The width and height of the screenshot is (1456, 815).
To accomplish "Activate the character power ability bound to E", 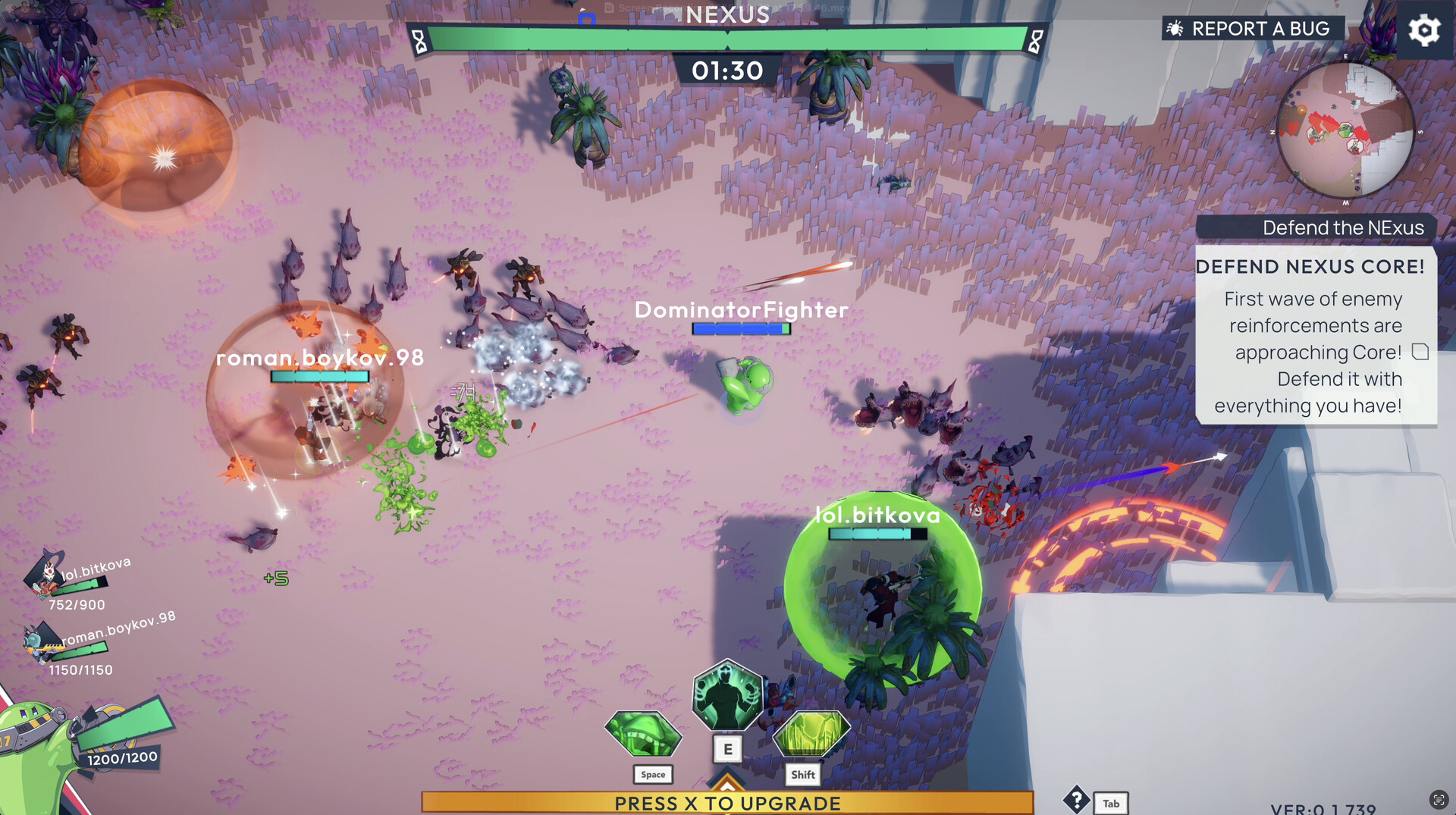I will (727, 694).
